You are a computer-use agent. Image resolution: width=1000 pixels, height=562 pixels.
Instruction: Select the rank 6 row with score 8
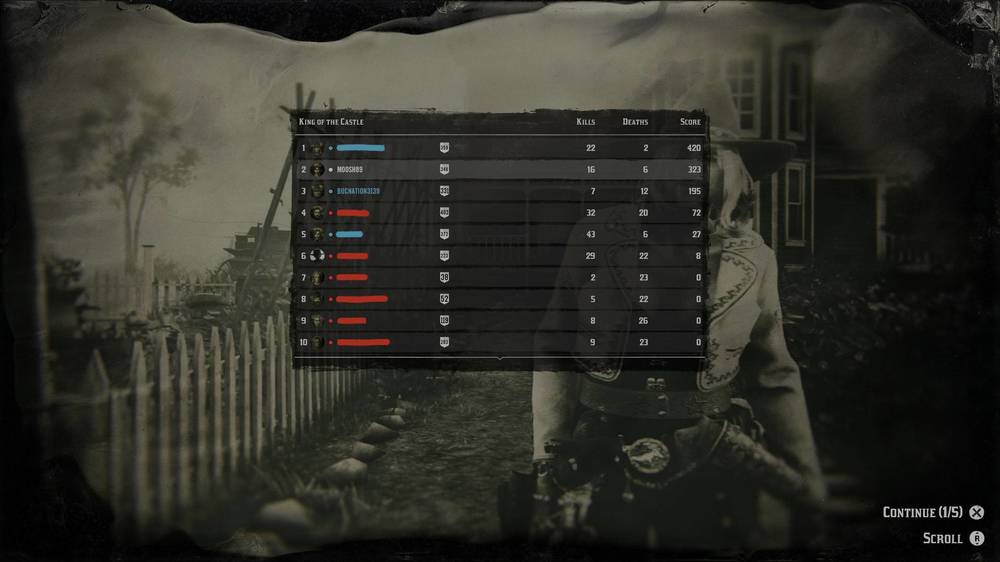[500, 256]
